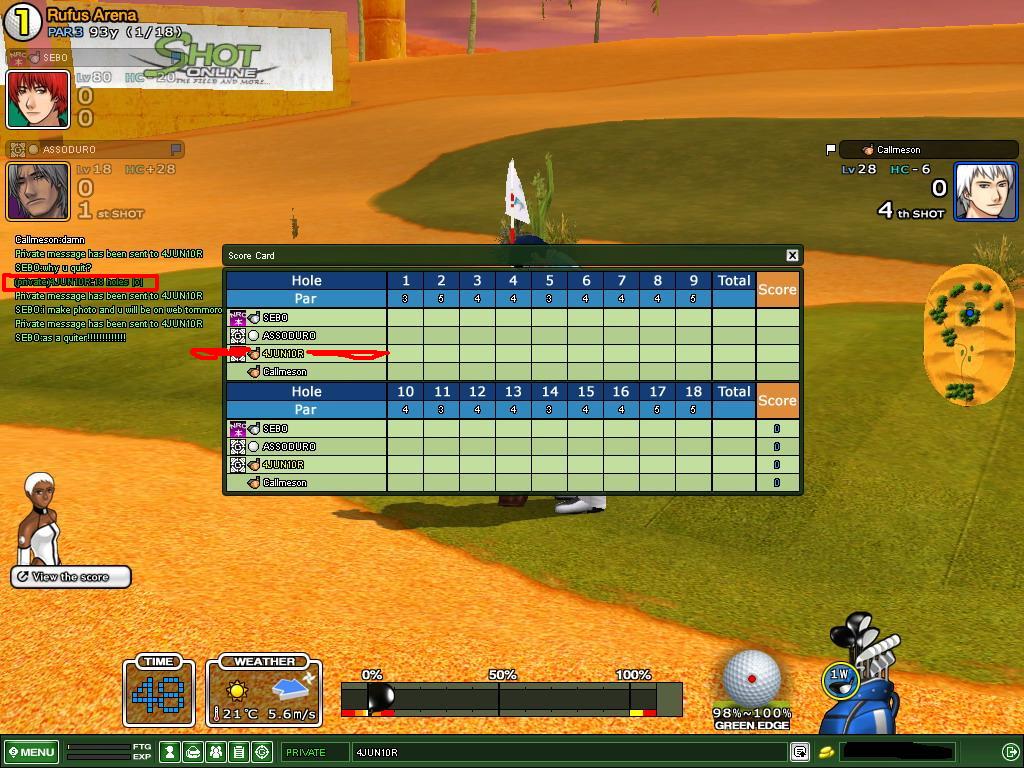Click the target crosshair icon in toolbar
1024x768 pixels.
pos(262,752)
